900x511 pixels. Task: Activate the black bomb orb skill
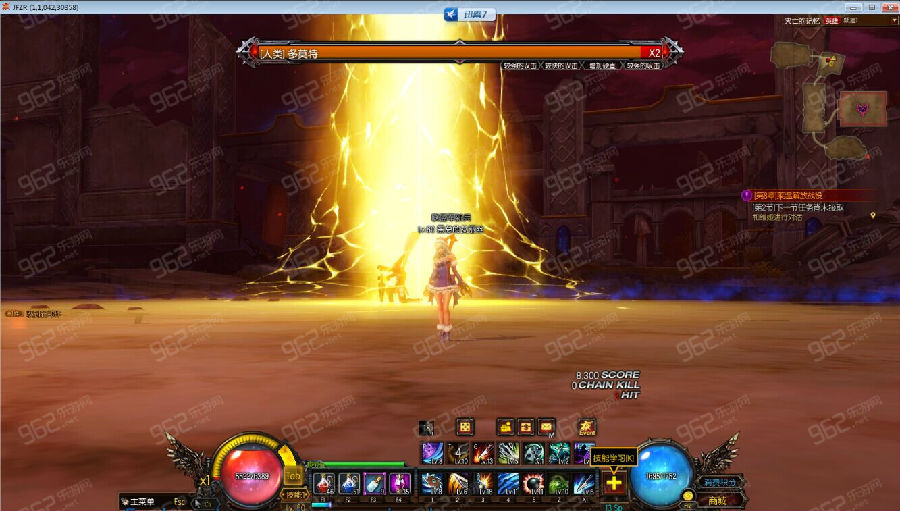tap(535, 484)
